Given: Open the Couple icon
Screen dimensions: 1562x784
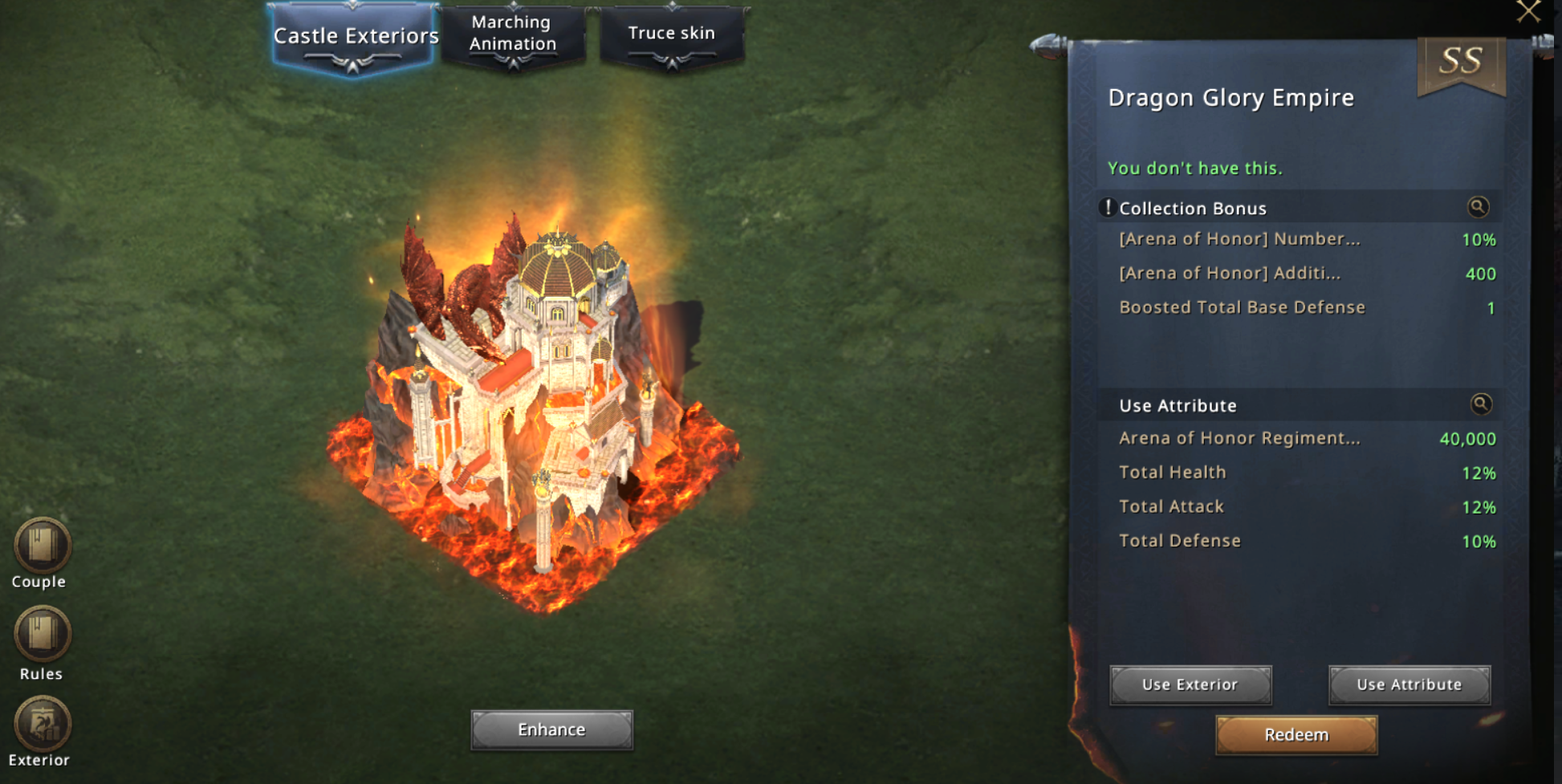Looking at the screenshot, I should tap(42, 546).
